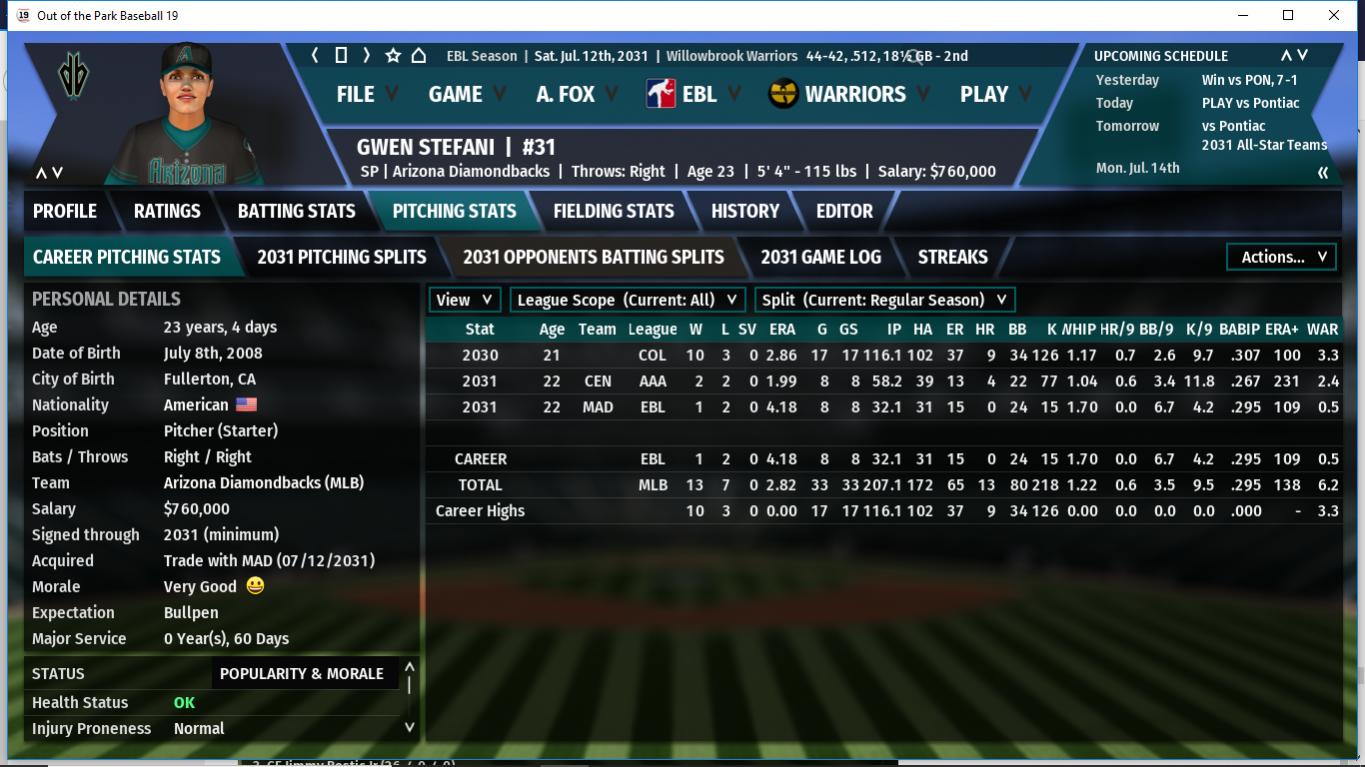Select 2031 OPPONENTS BATTING SPLITS
Viewport: 1365px width, 767px height.
click(593, 257)
